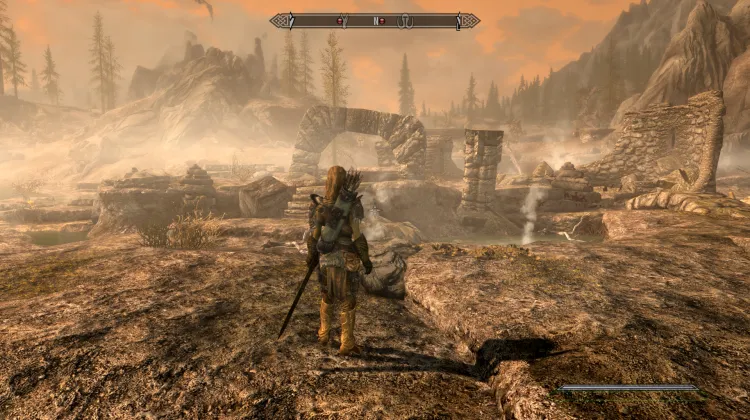Click the horseshoe-shaped location marker on compass

pos(405,21)
